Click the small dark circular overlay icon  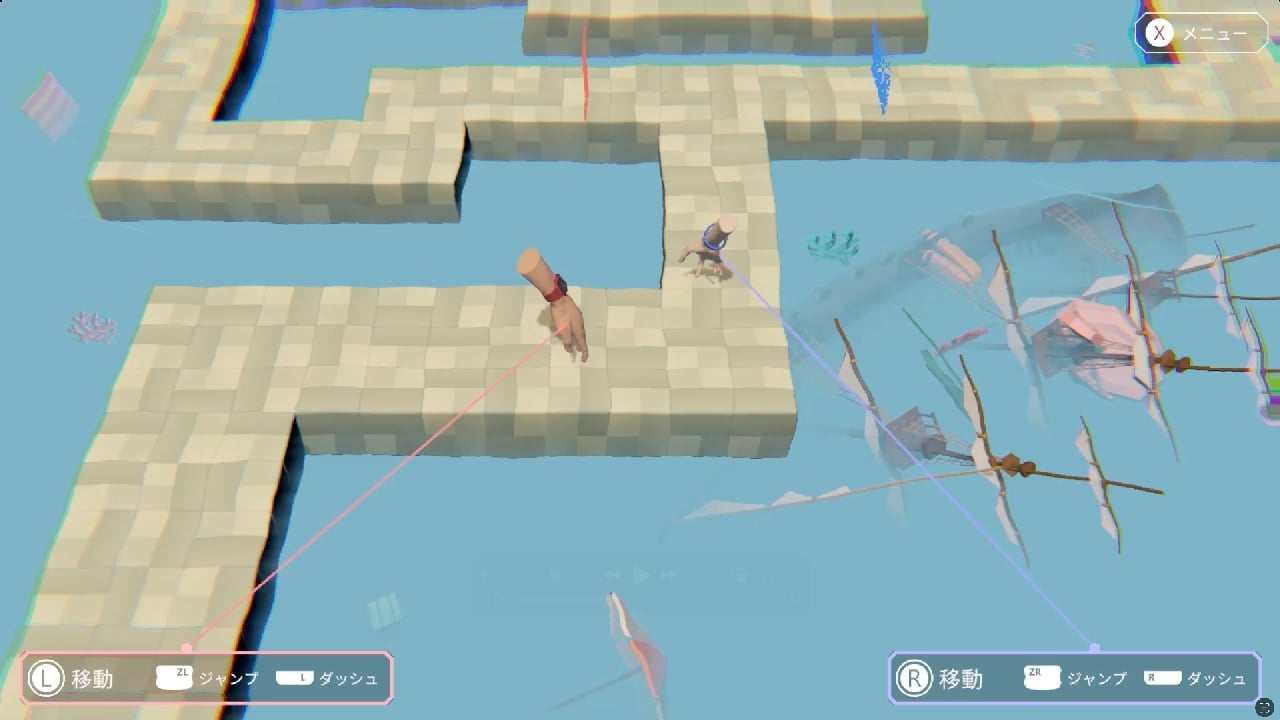[x=1264, y=706]
